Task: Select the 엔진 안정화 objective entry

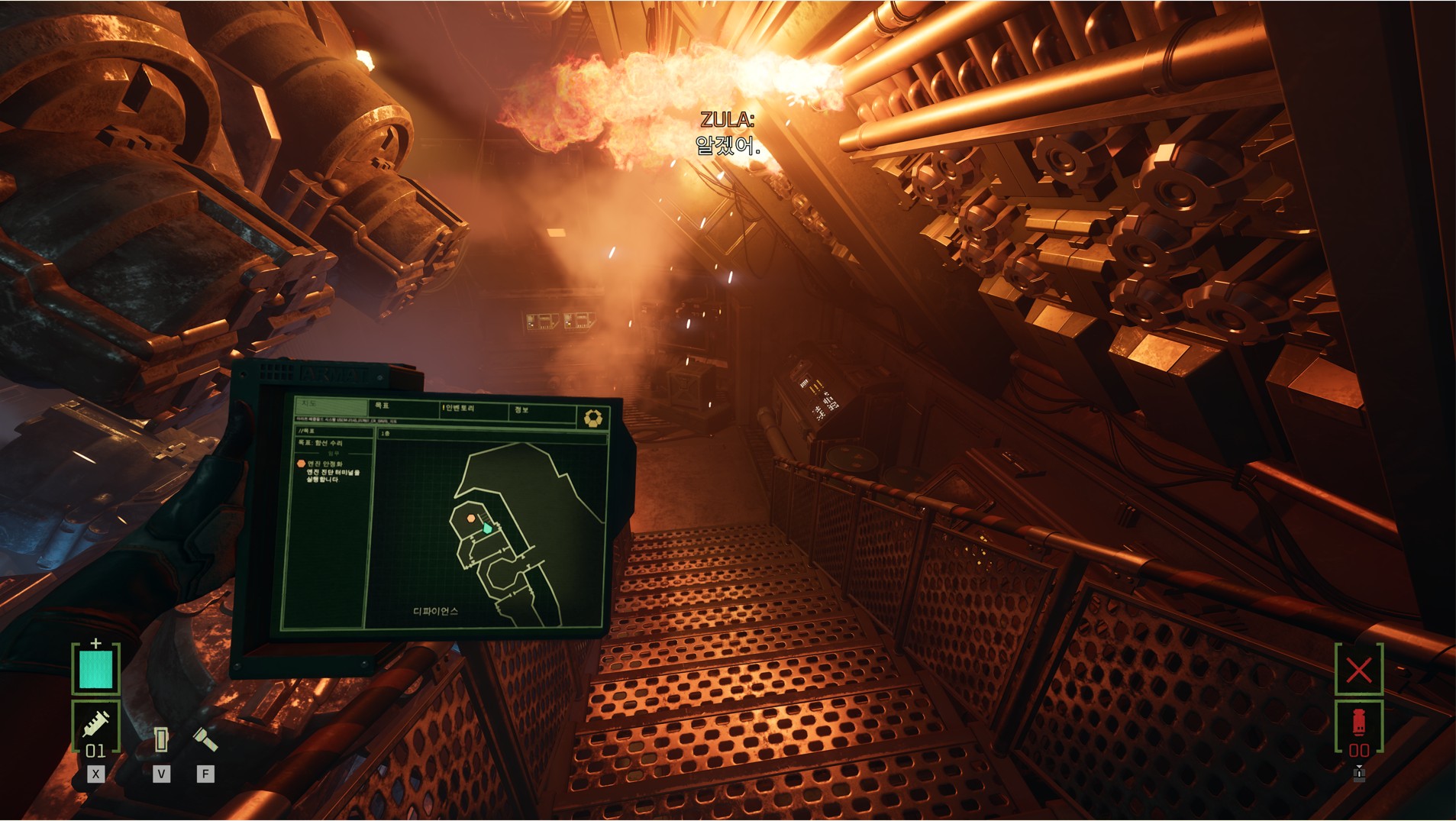Action: click(324, 464)
